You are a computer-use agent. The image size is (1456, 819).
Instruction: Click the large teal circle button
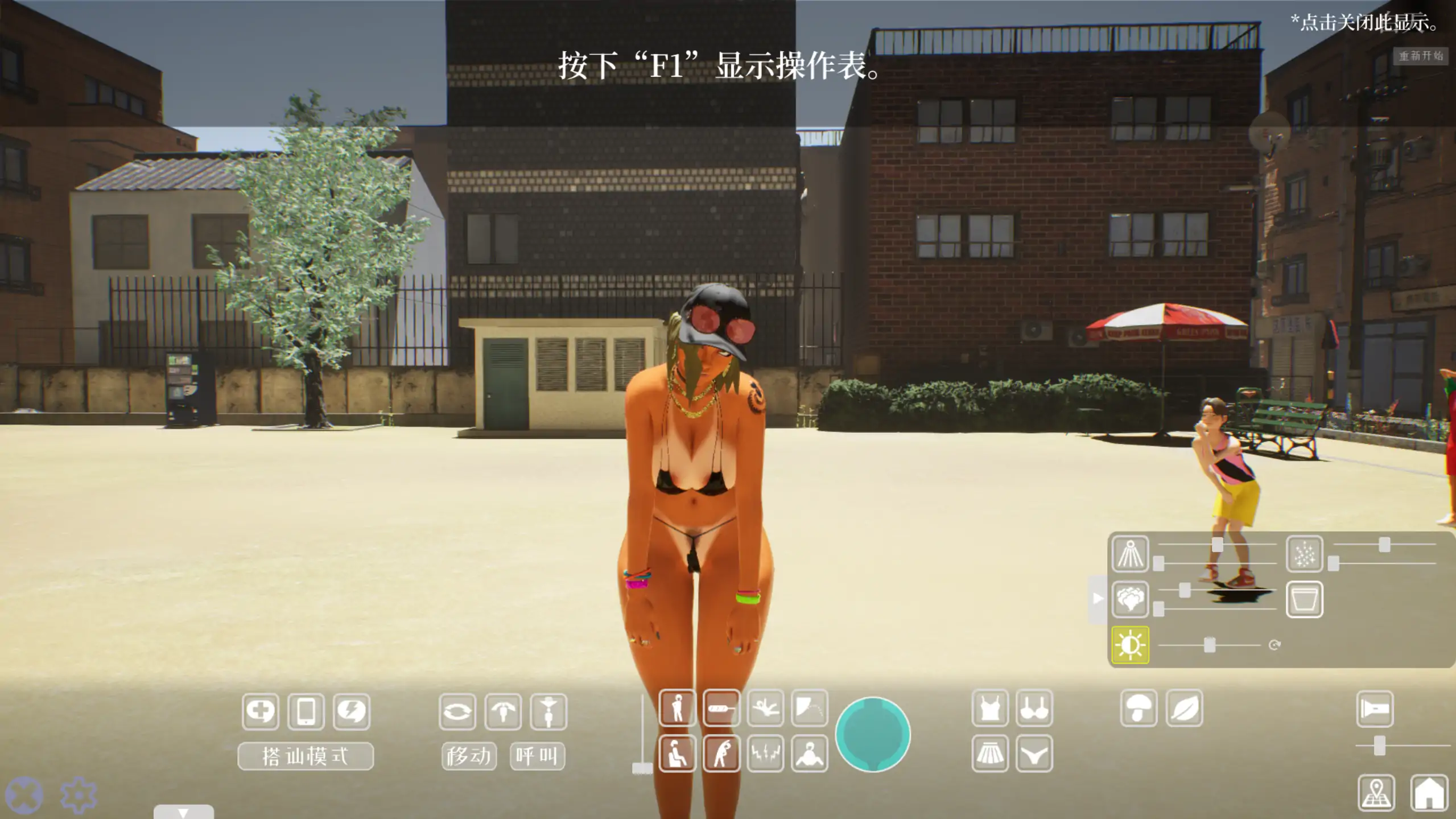click(x=872, y=734)
